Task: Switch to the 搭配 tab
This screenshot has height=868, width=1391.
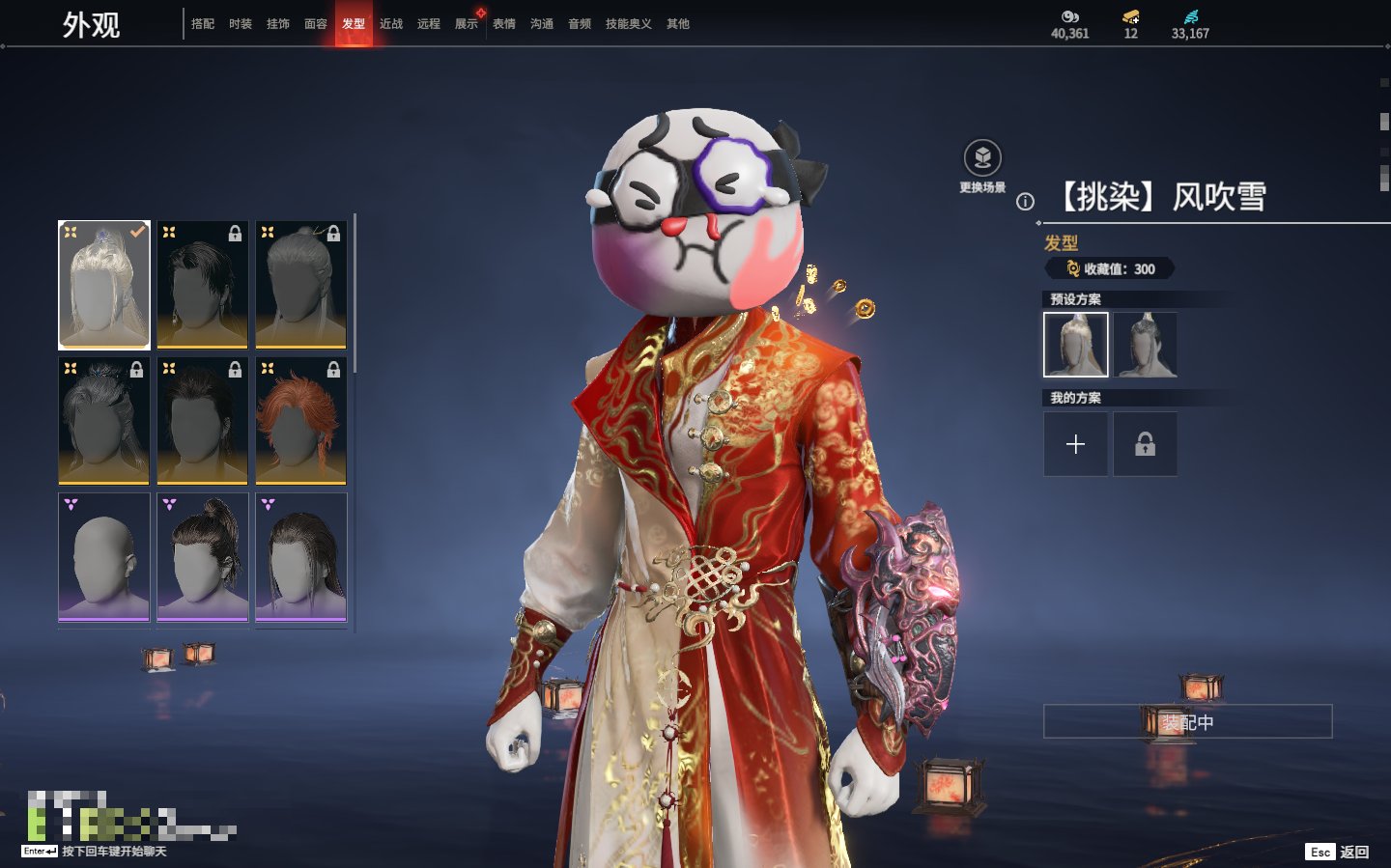Action: [203, 24]
